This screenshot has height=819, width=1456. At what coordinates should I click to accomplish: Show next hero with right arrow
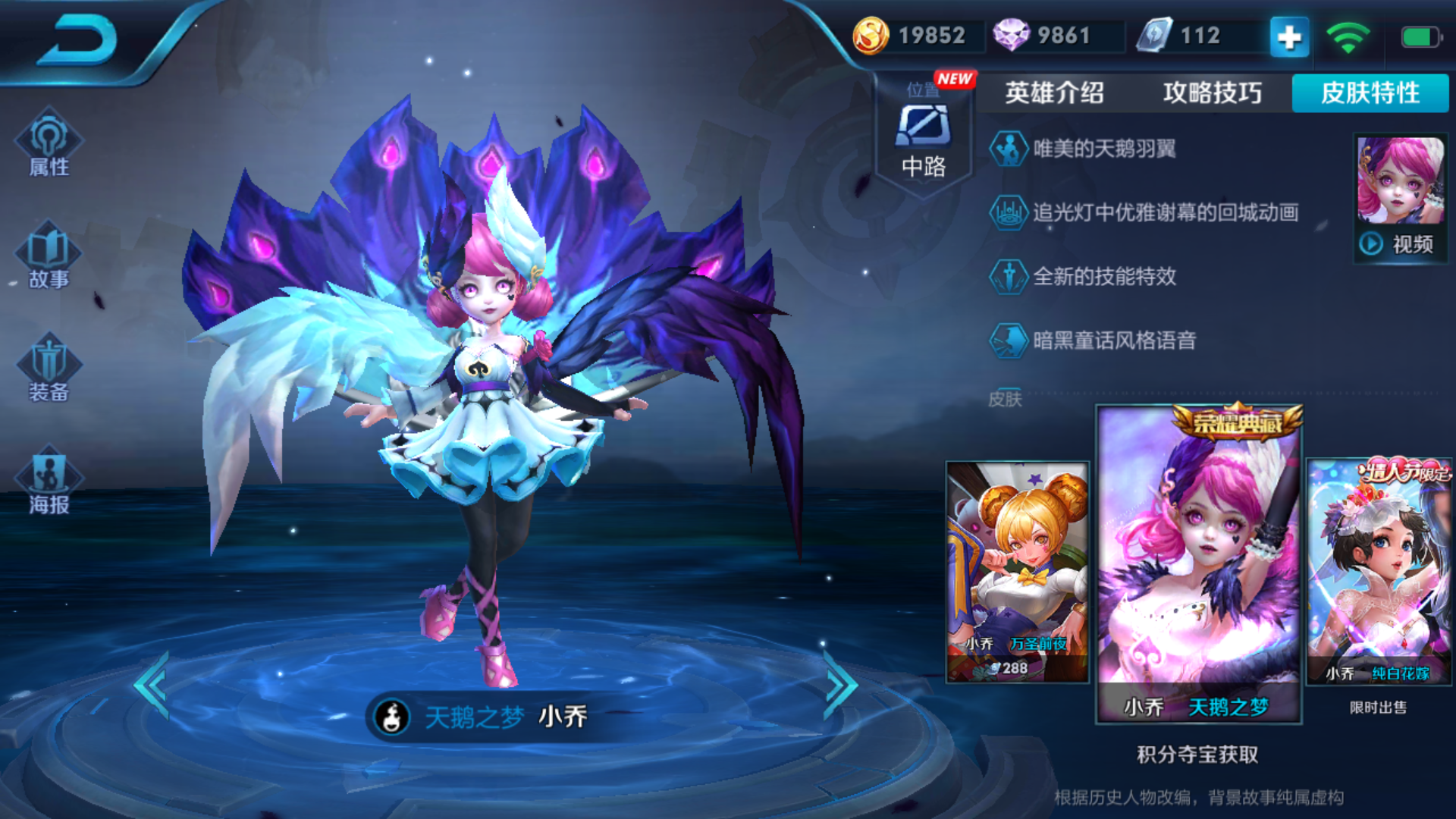(839, 685)
